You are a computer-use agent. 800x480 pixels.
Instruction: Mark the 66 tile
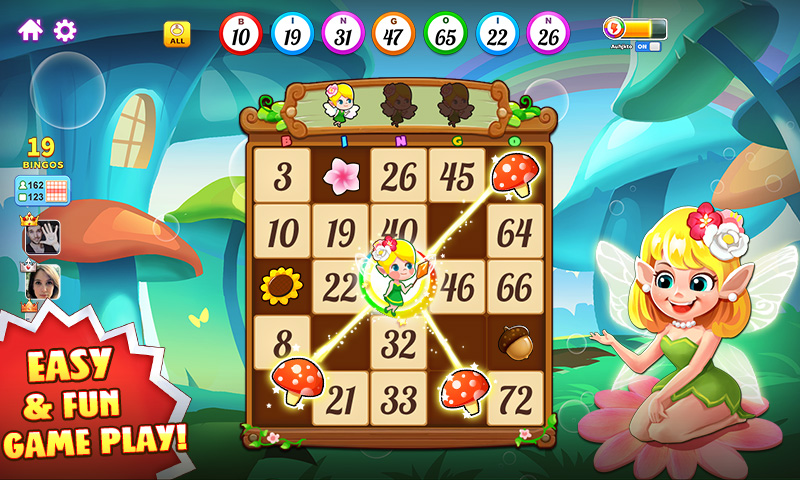(515, 288)
